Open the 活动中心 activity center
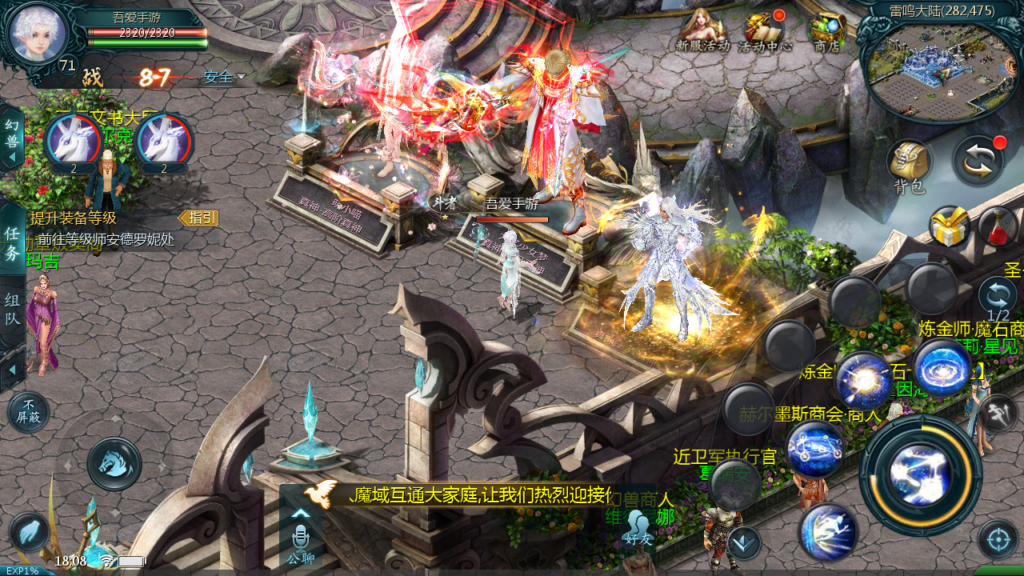The width and height of the screenshot is (1024, 576). point(766,31)
